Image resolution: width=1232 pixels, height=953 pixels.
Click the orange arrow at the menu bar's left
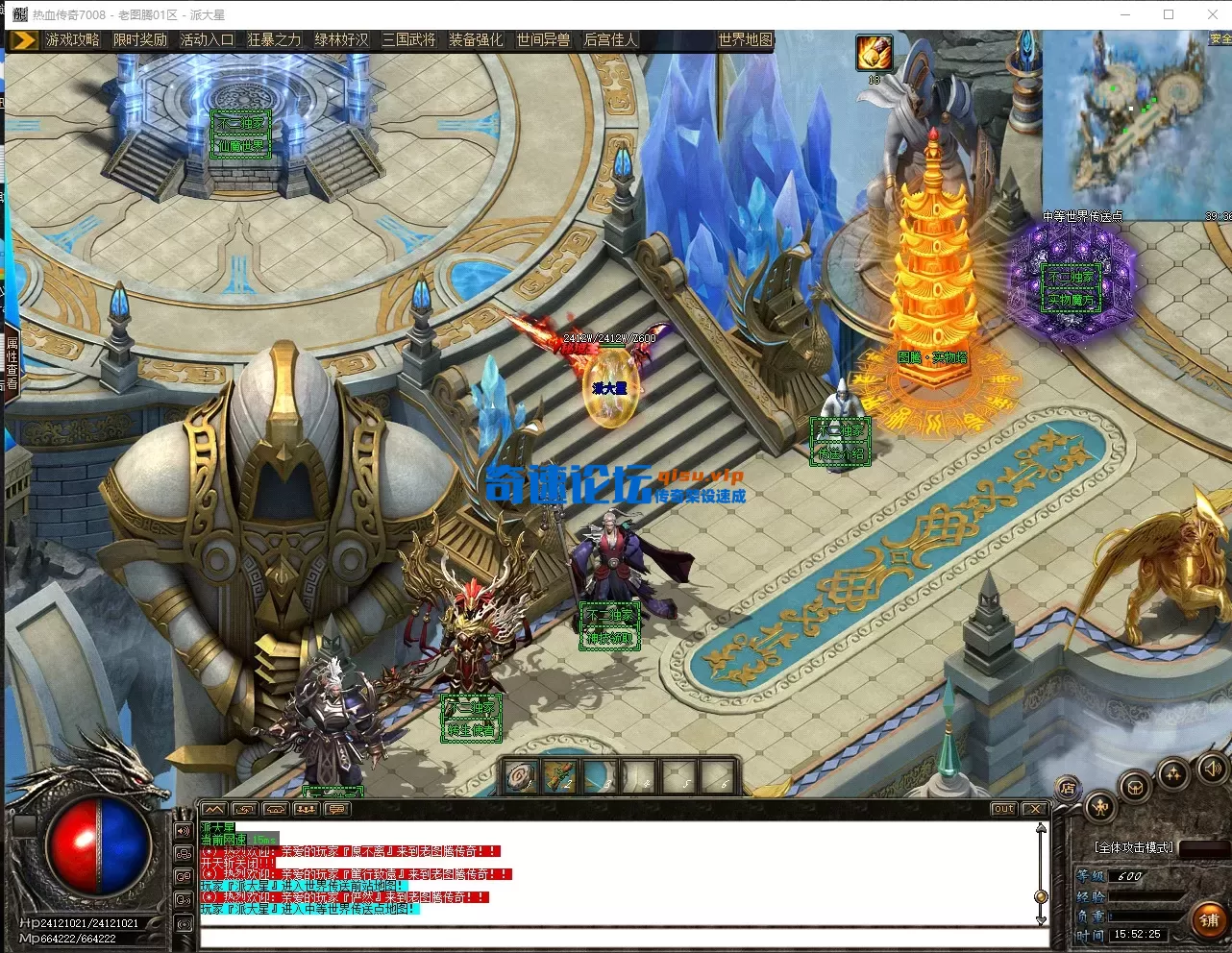[x=25, y=39]
